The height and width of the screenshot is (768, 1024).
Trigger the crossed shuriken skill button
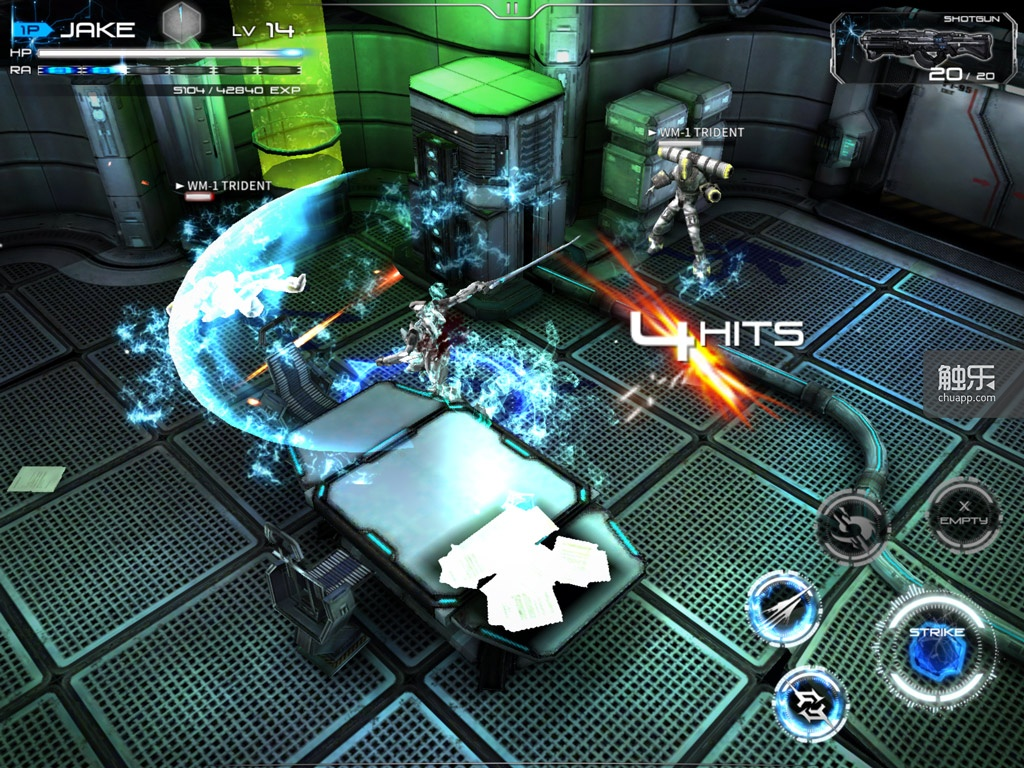(810, 703)
